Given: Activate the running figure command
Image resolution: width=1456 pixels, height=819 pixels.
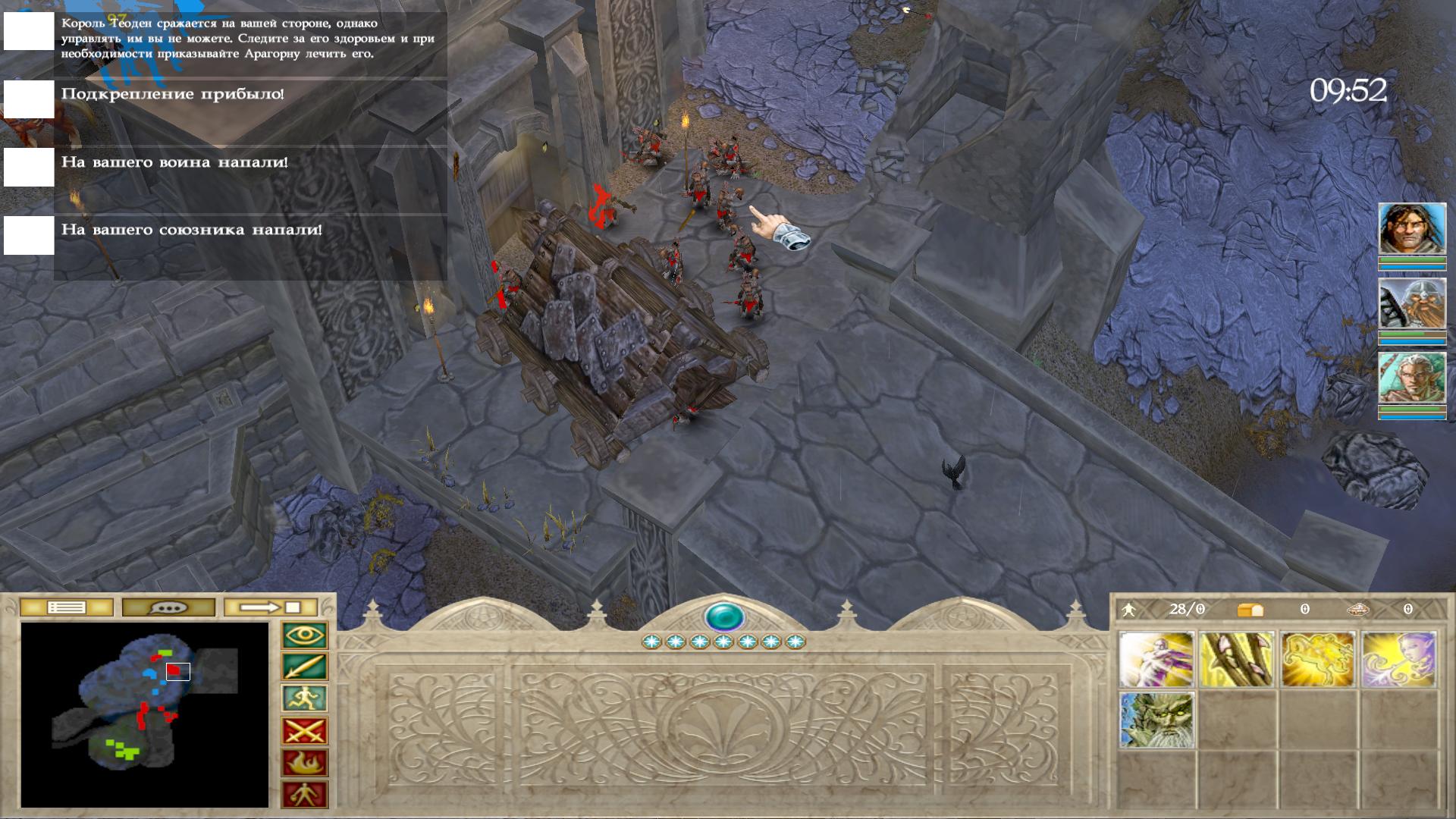Looking at the screenshot, I should click(305, 698).
